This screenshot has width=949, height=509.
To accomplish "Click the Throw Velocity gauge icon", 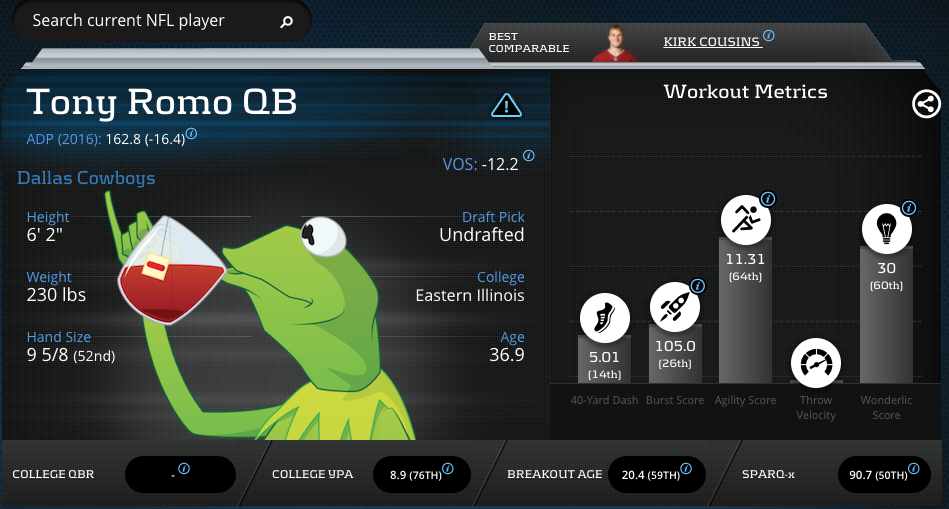I will pos(815,363).
